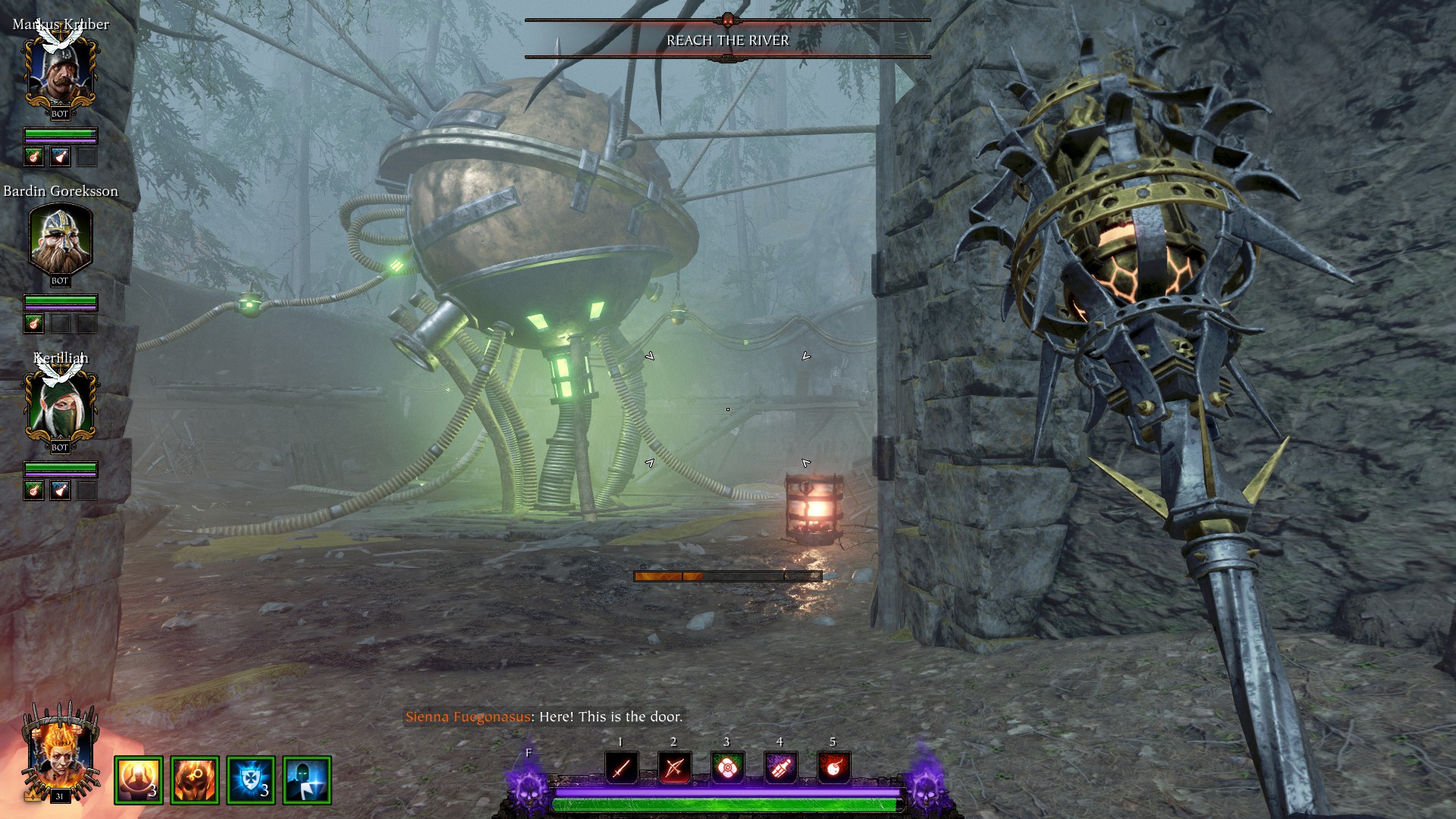Viewport: 1456px width, 819px height.
Task: Select Bardin Goreksson's portrait
Action: click(x=60, y=240)
